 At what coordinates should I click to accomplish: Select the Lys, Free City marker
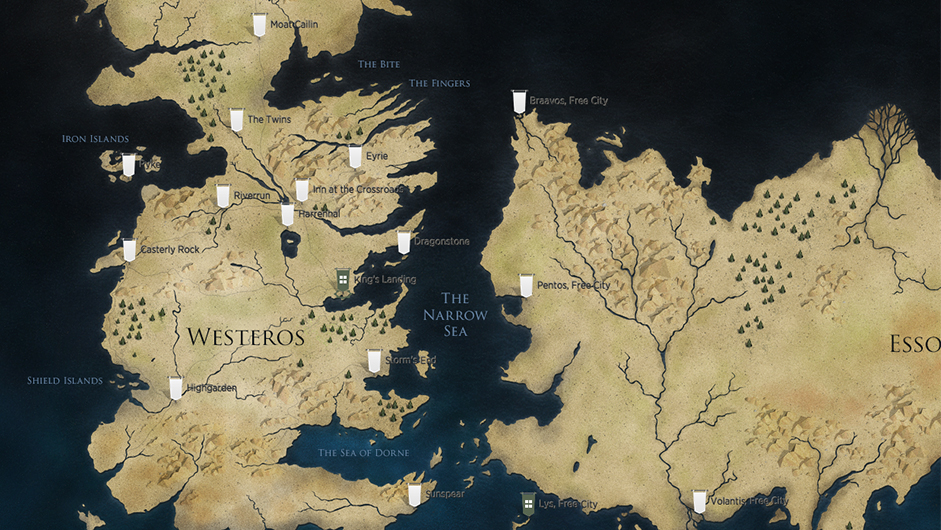pos(528,503)
